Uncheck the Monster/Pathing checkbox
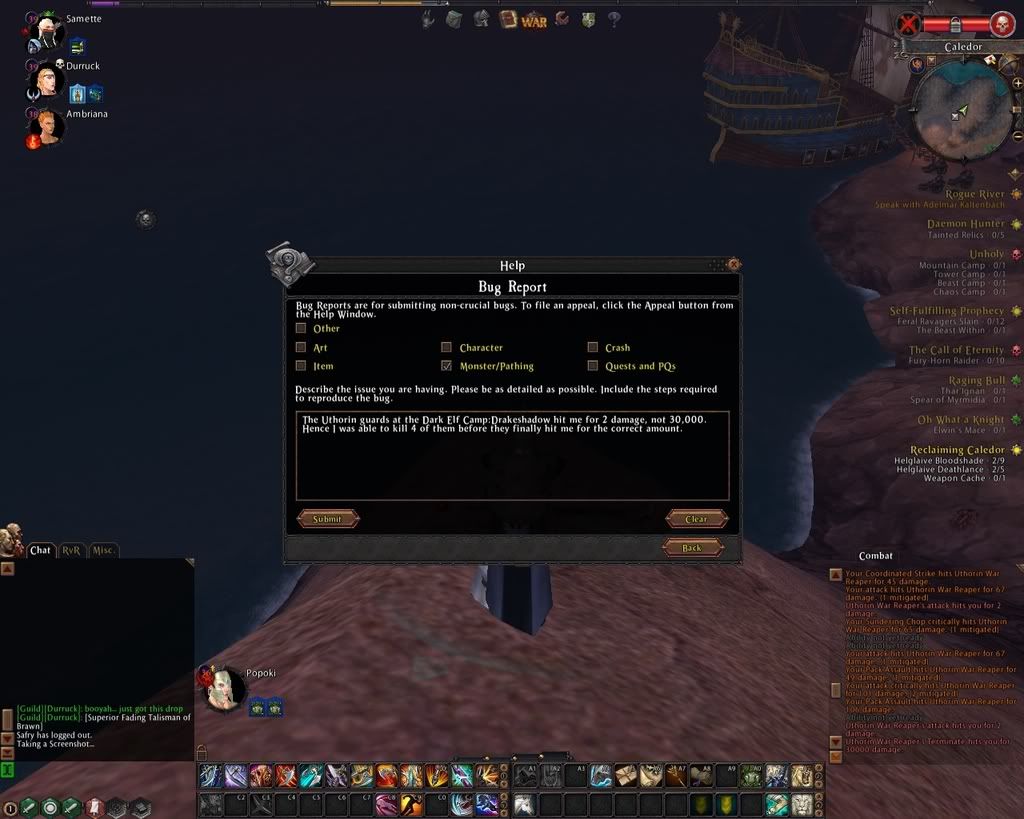Screen dimensions: 1024x819 pyautogui.click(x=447, y=366)
